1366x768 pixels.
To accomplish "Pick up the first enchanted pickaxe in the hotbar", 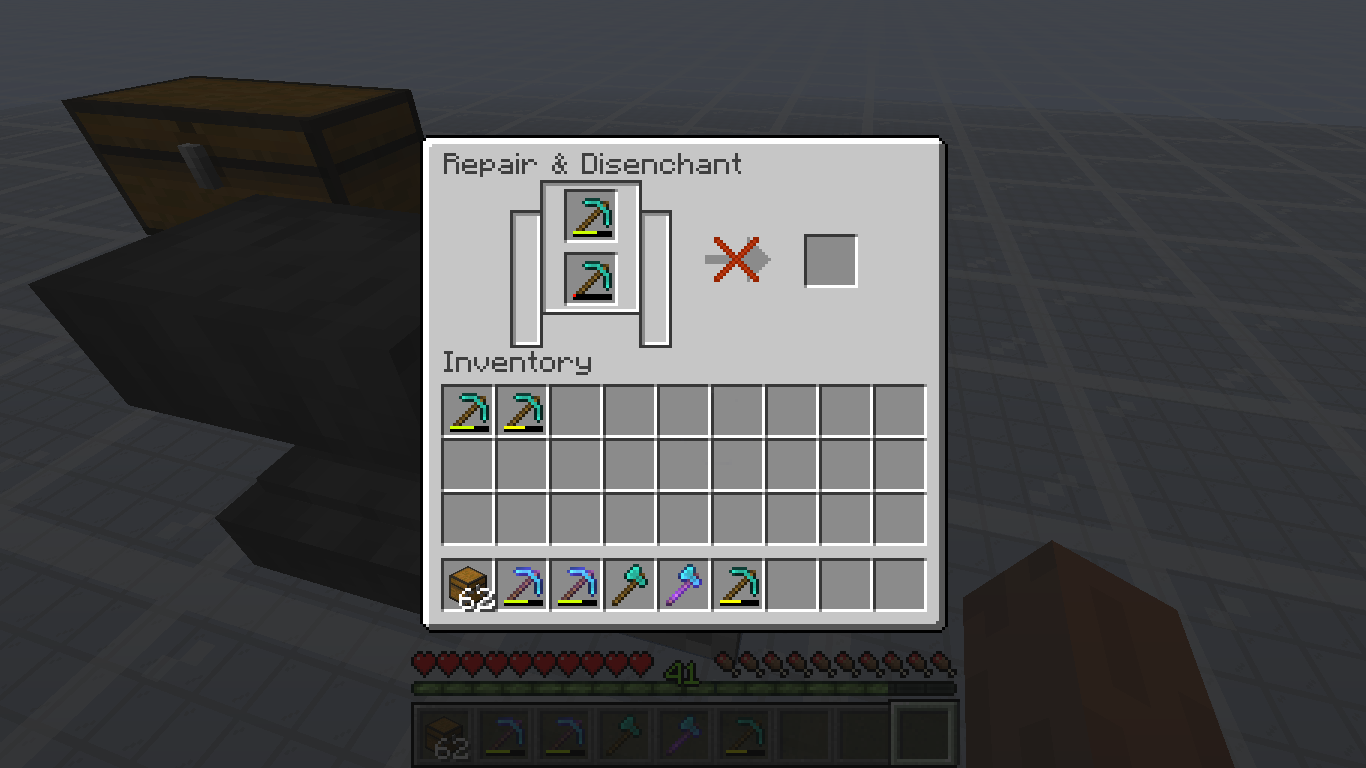I will (521, 585).
